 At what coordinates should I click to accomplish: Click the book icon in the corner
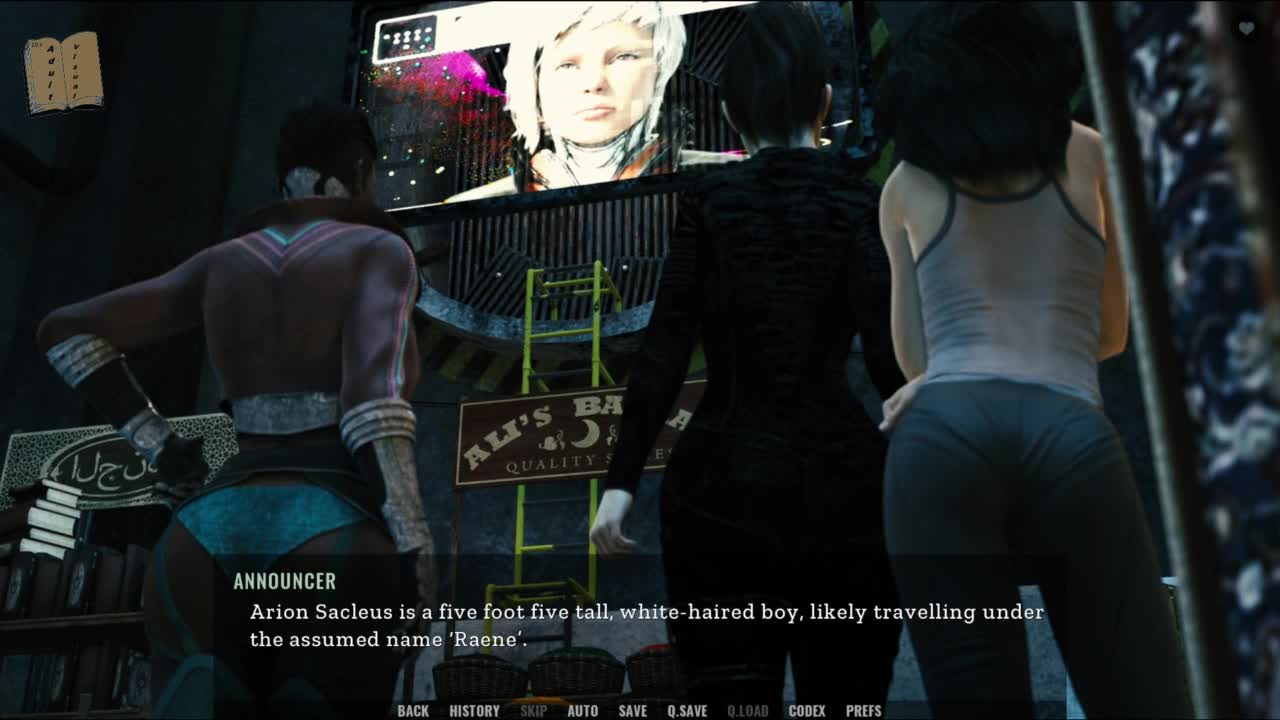coord(63,72)
